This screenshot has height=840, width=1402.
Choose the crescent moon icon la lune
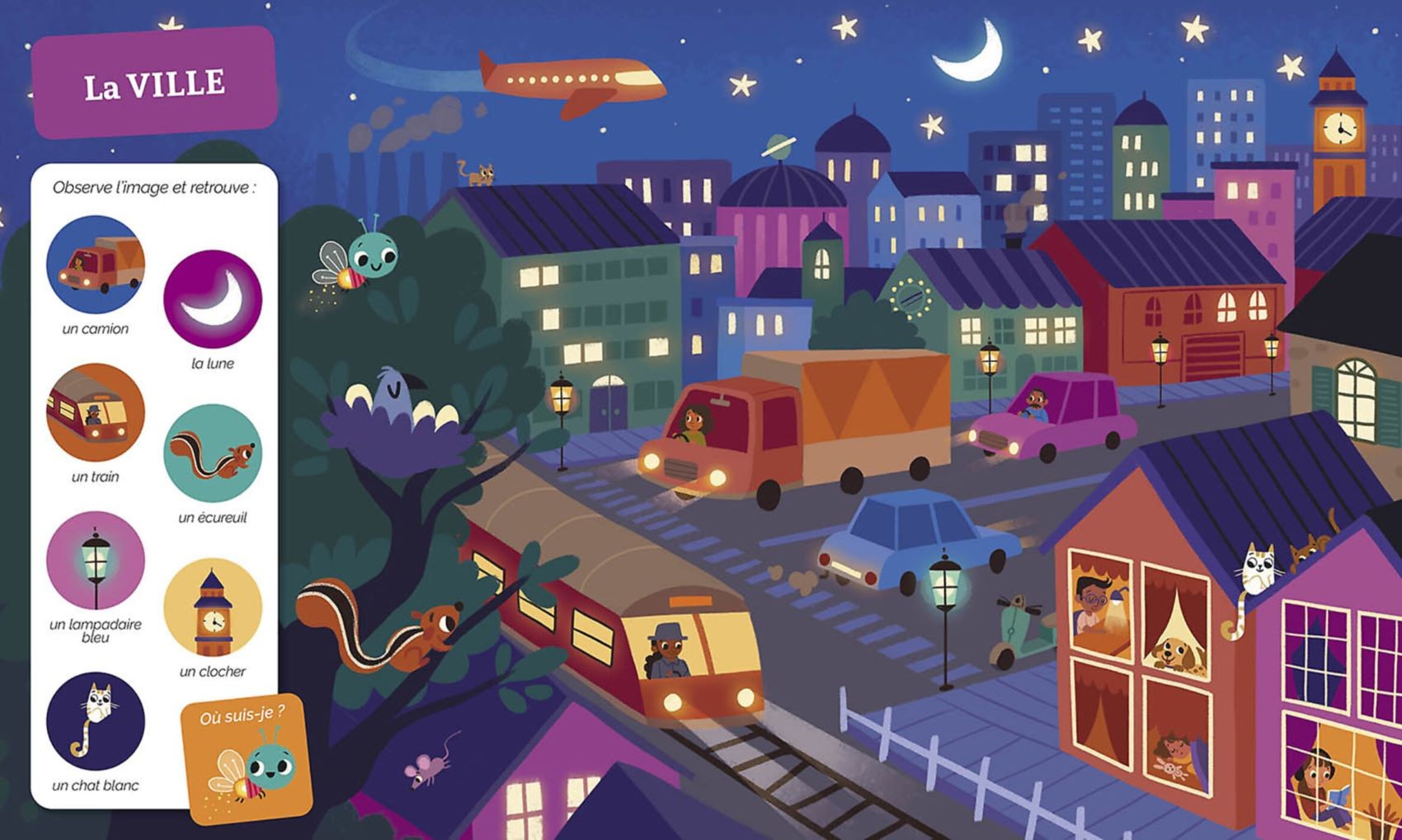pos(213,299)
